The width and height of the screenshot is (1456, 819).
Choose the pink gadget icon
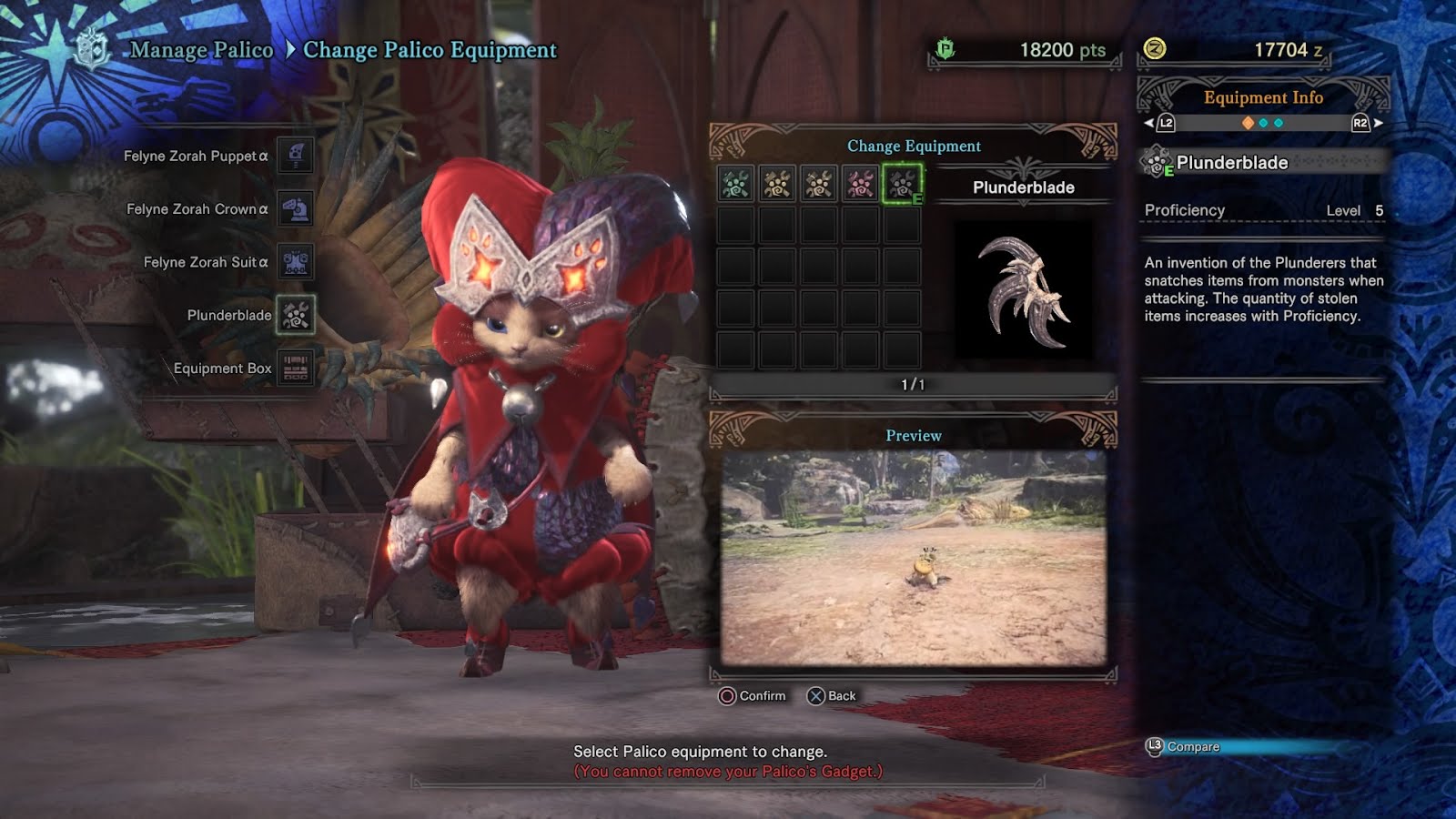pyautogui.click(x=860, y=184)
